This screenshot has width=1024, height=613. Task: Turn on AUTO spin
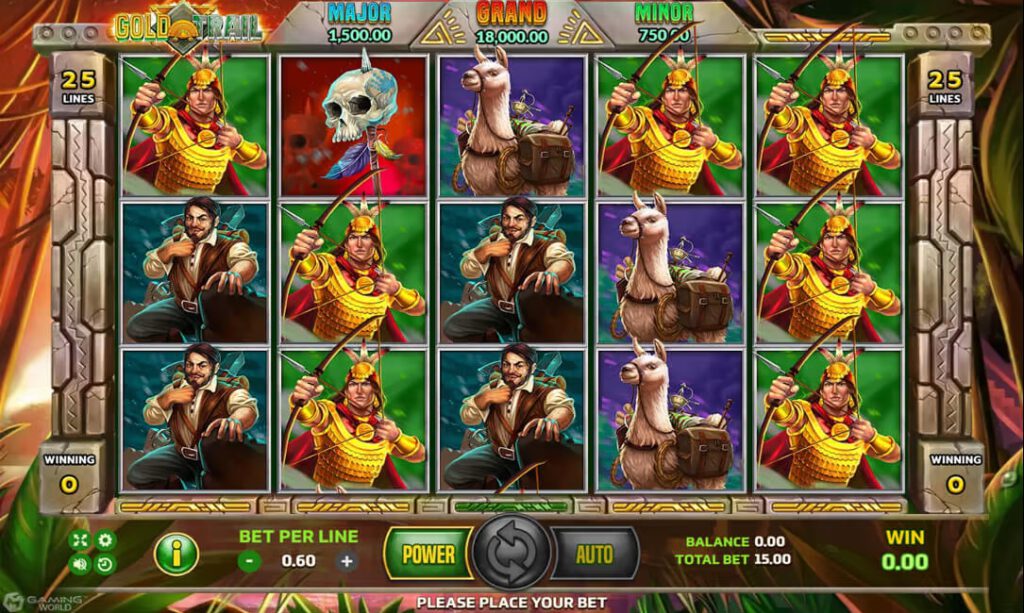tap(594, 554)
